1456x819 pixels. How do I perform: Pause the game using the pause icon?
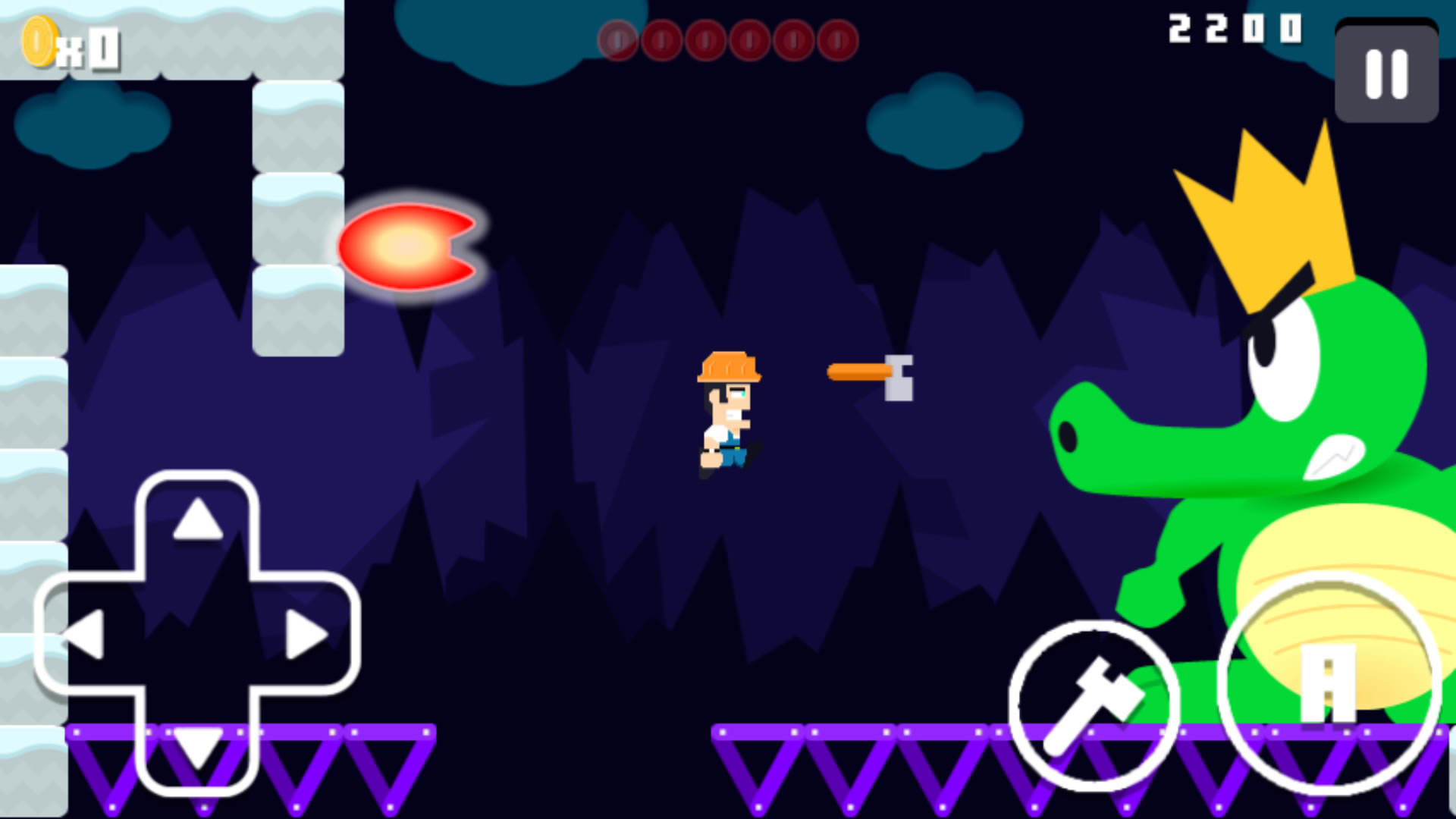pos(1385,76)
